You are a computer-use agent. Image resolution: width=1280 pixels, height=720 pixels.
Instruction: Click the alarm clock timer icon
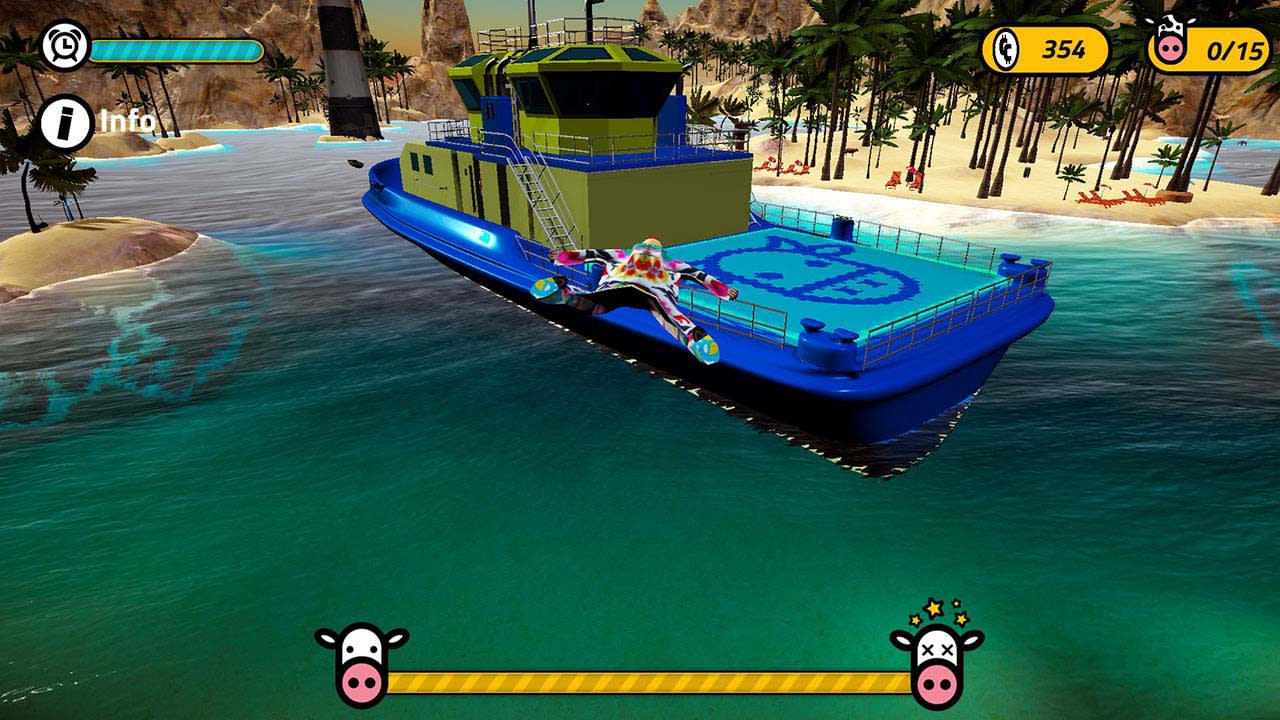65,45
